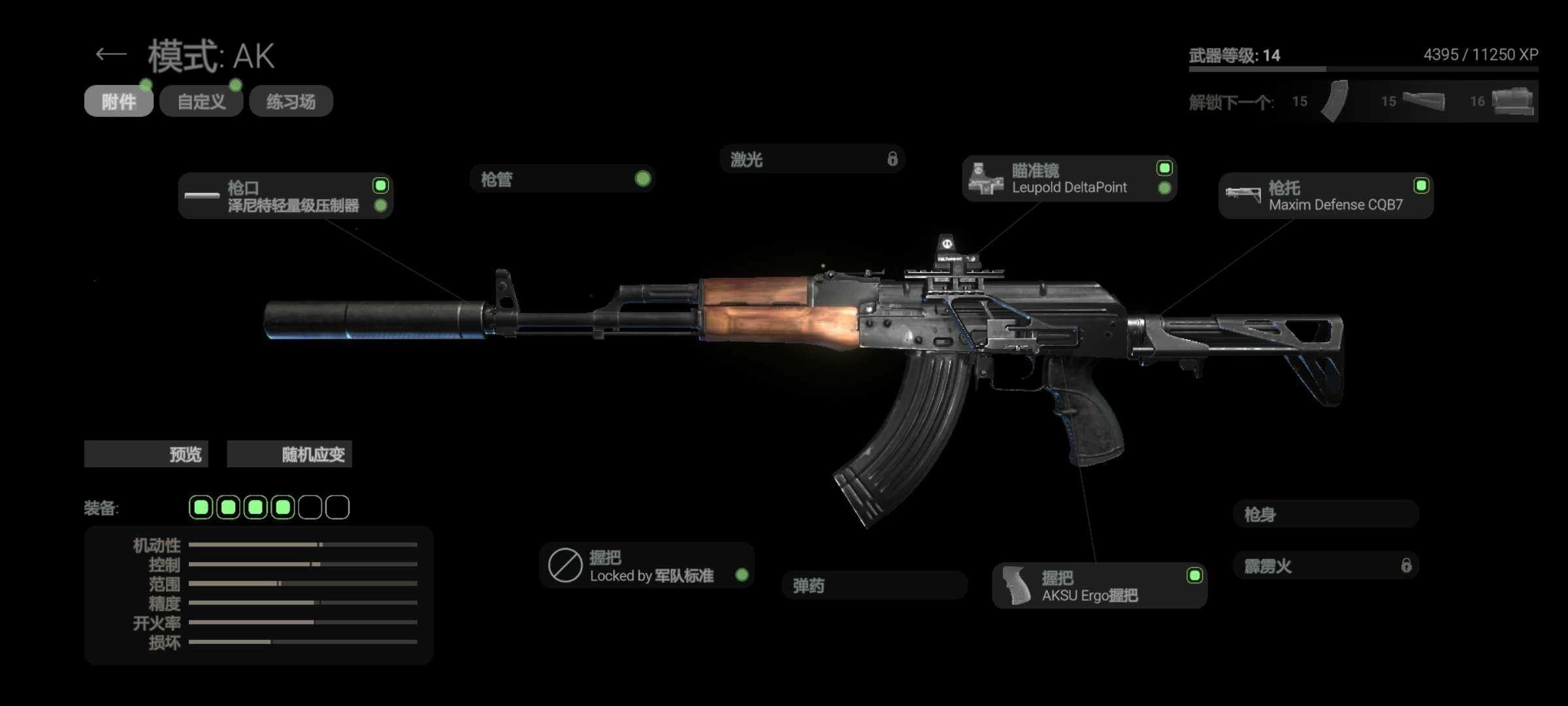Click the 随机应变 button
This screenshot has height=706, width=1568.
coord(289,454)
